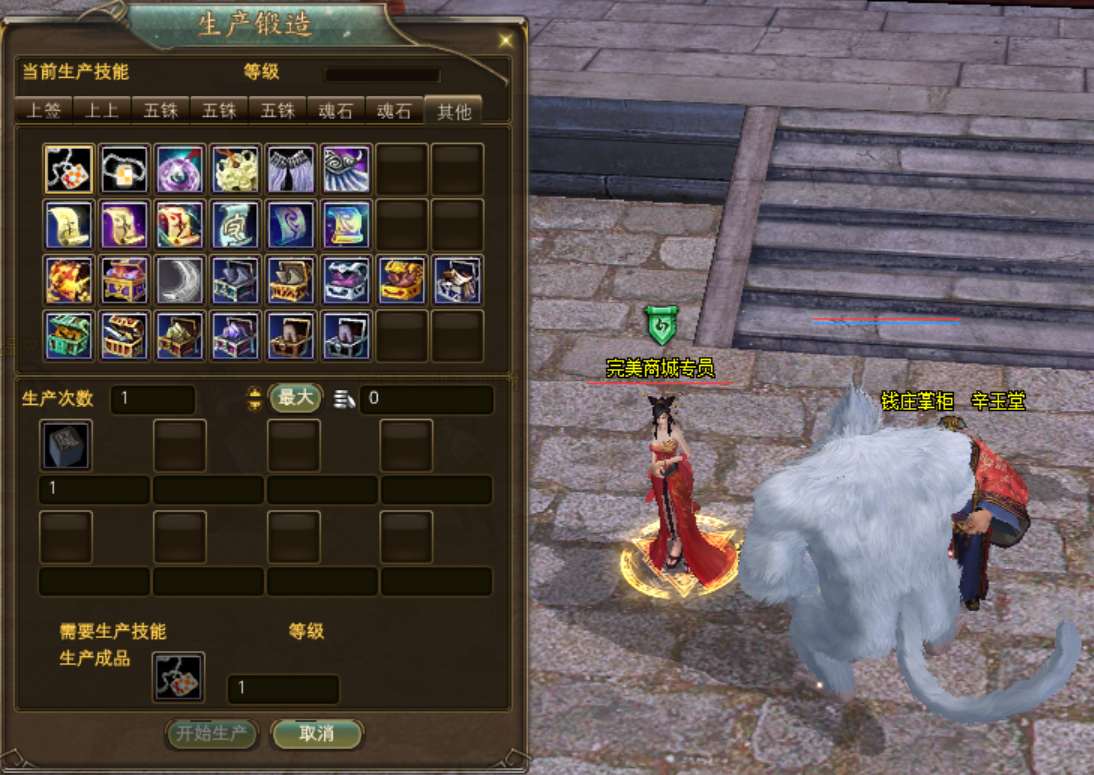The width and height of the screenshot is (1094, 775).
Task: Pick the silver crescent moon recipe
Action: tap(180, 280)
